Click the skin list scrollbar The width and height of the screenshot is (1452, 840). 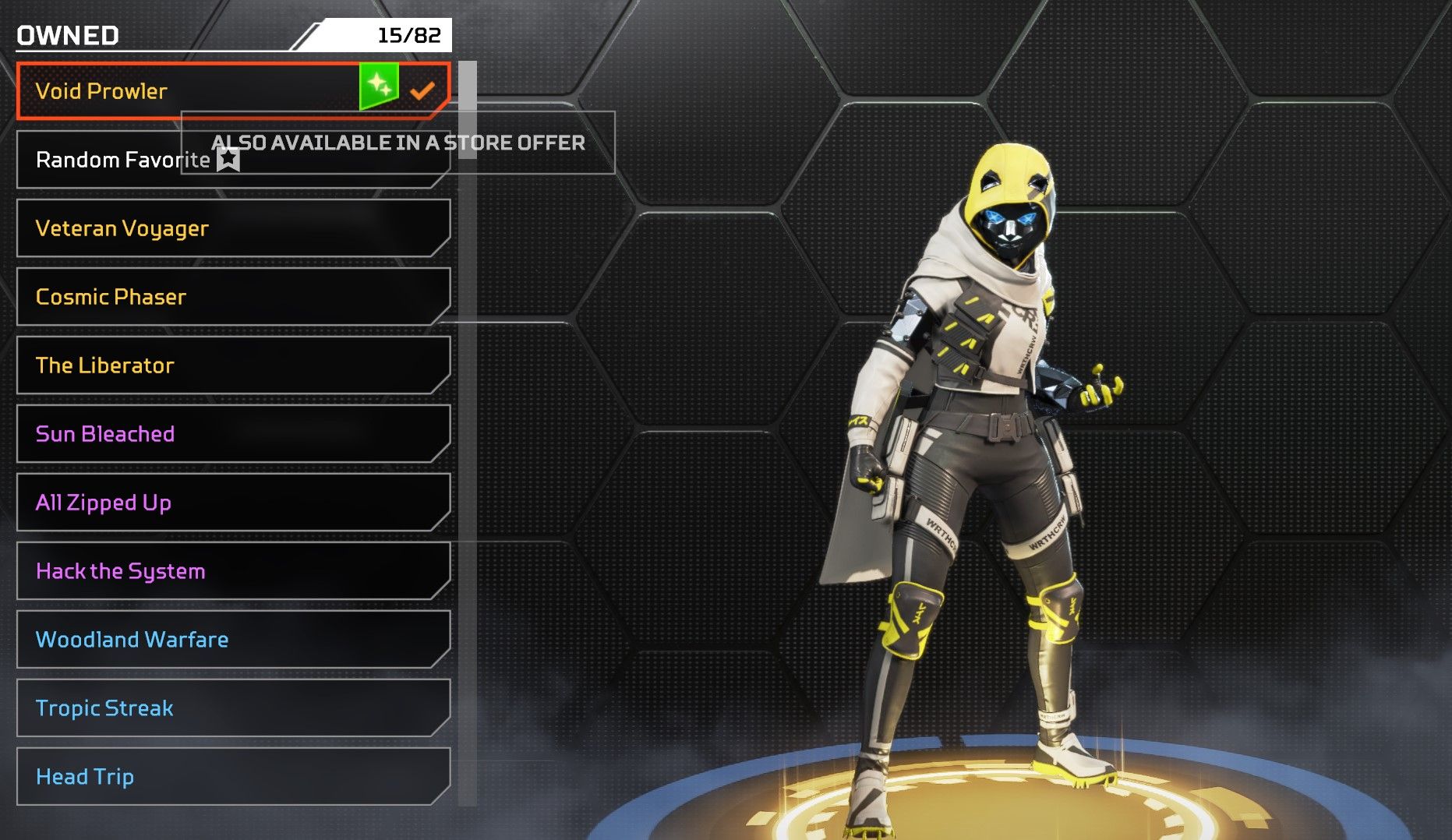[x=468, y=111]
